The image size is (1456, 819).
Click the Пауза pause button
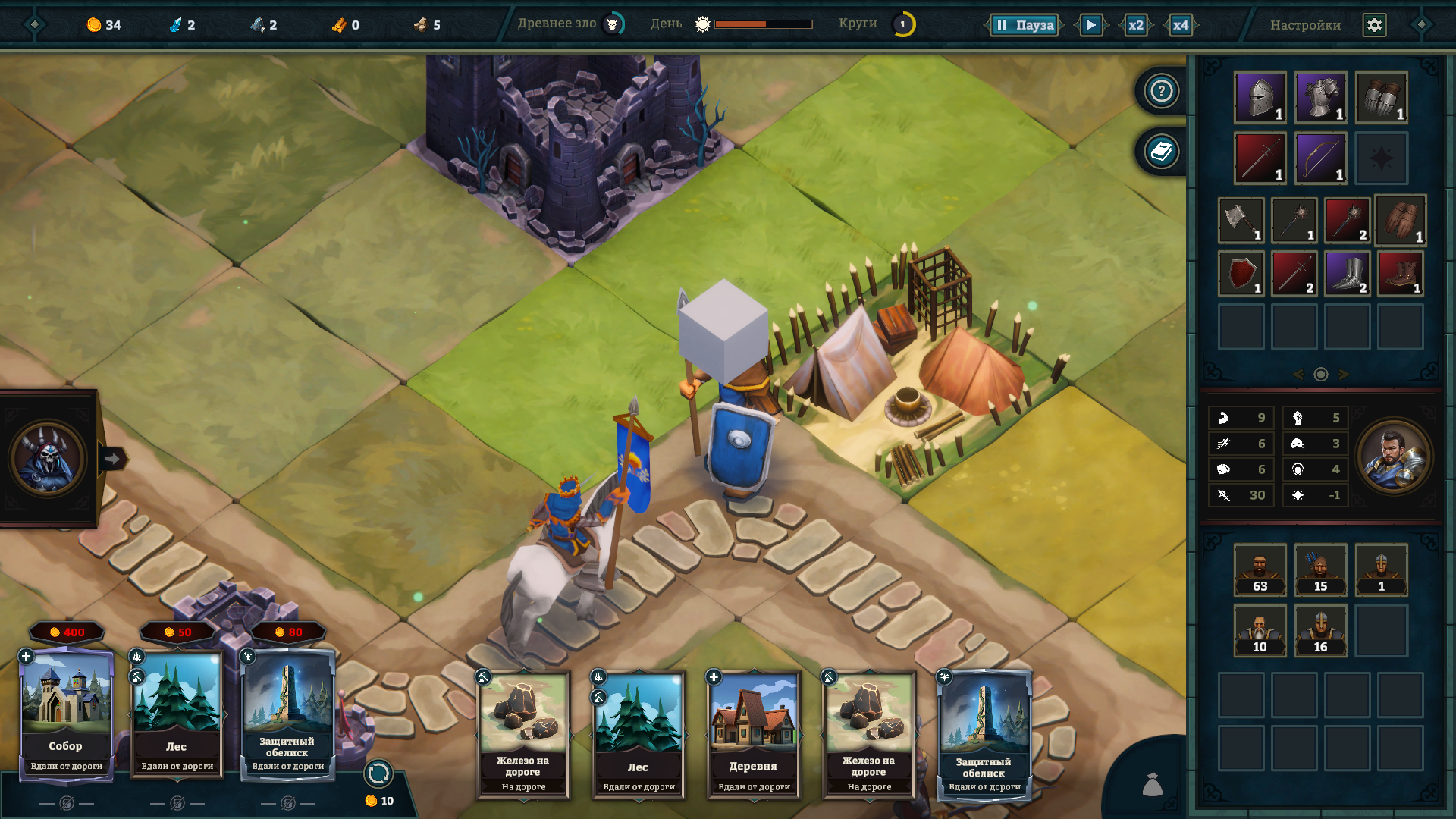coord(1025,25)
